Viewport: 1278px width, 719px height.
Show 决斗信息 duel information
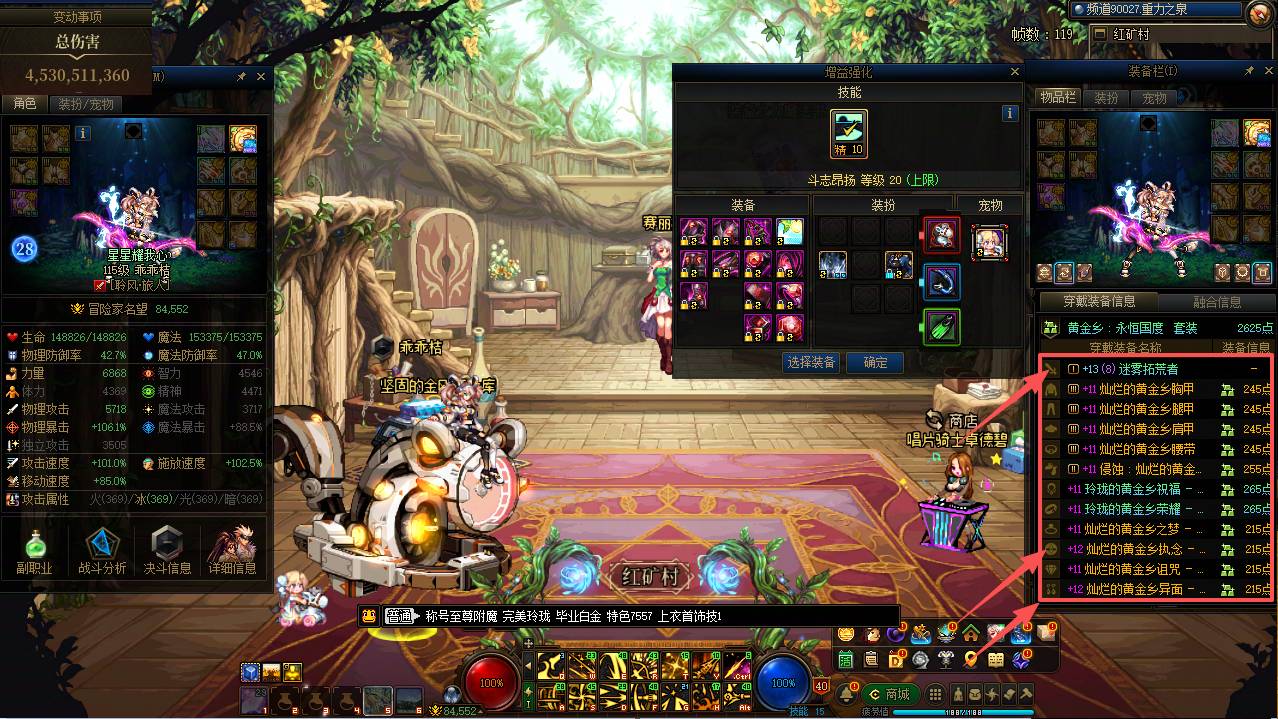click(x=166, y=550)
